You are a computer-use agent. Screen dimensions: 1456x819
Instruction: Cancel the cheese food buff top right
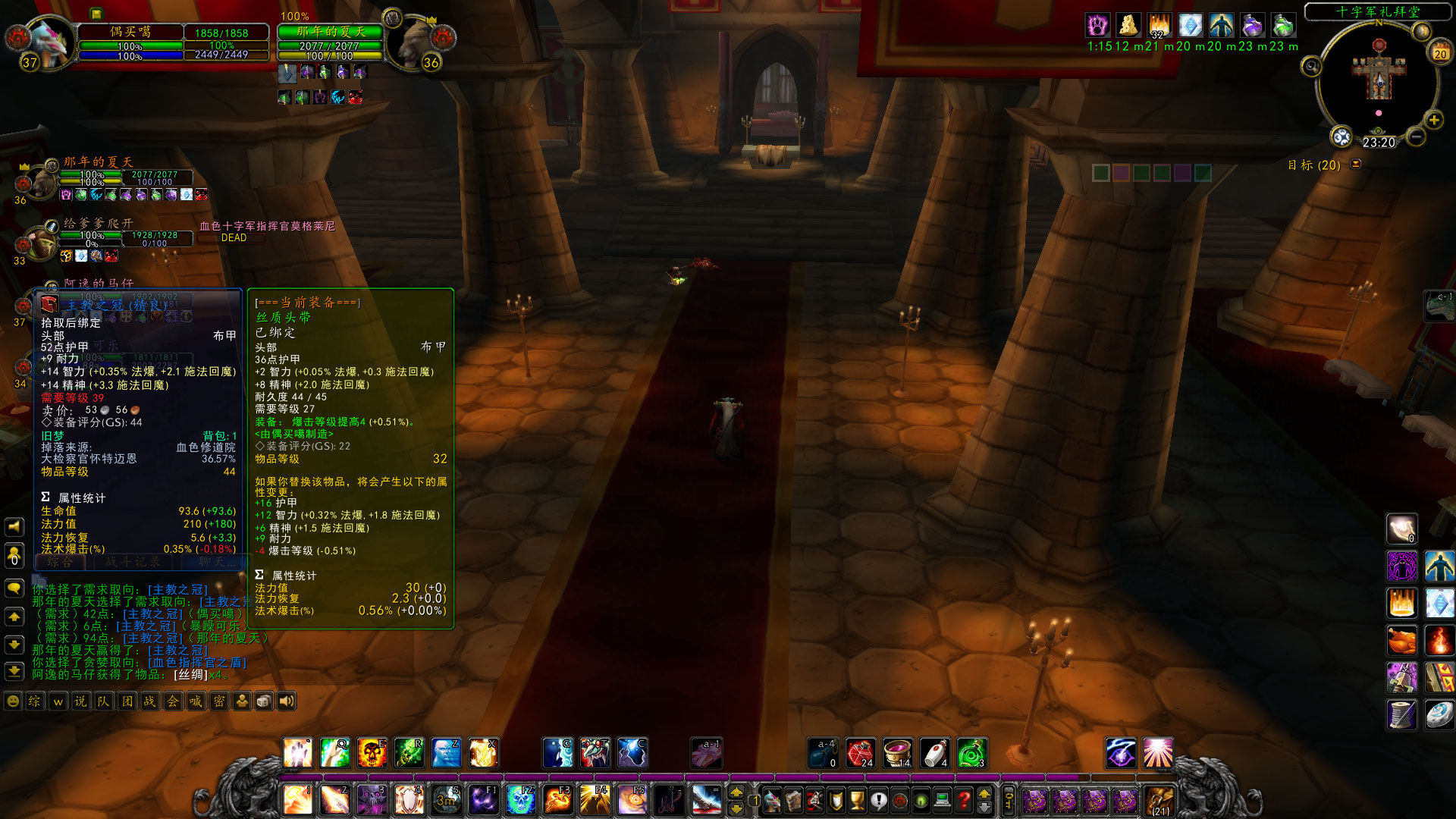[1129, 25]
